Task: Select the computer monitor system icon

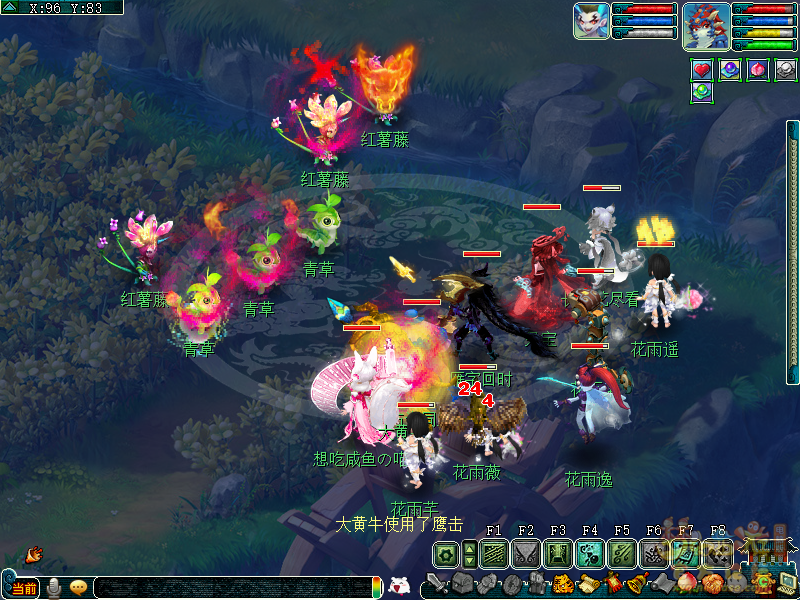Action: (786, 582)
